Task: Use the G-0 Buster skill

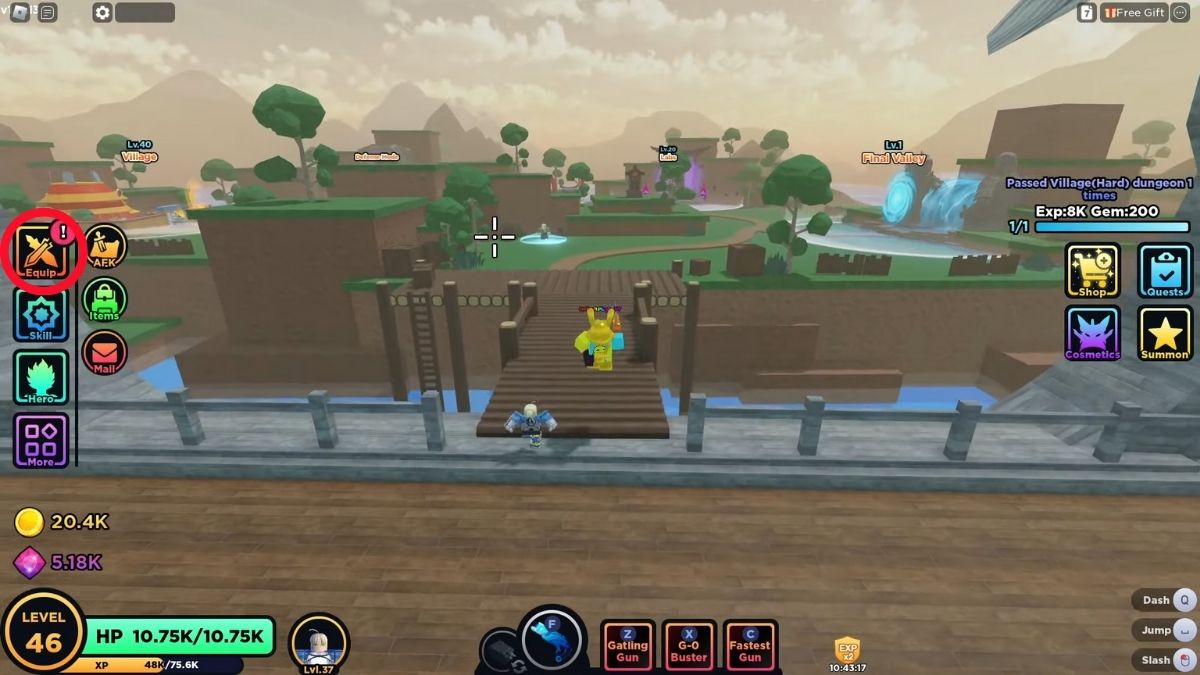Action: (688, 646)
